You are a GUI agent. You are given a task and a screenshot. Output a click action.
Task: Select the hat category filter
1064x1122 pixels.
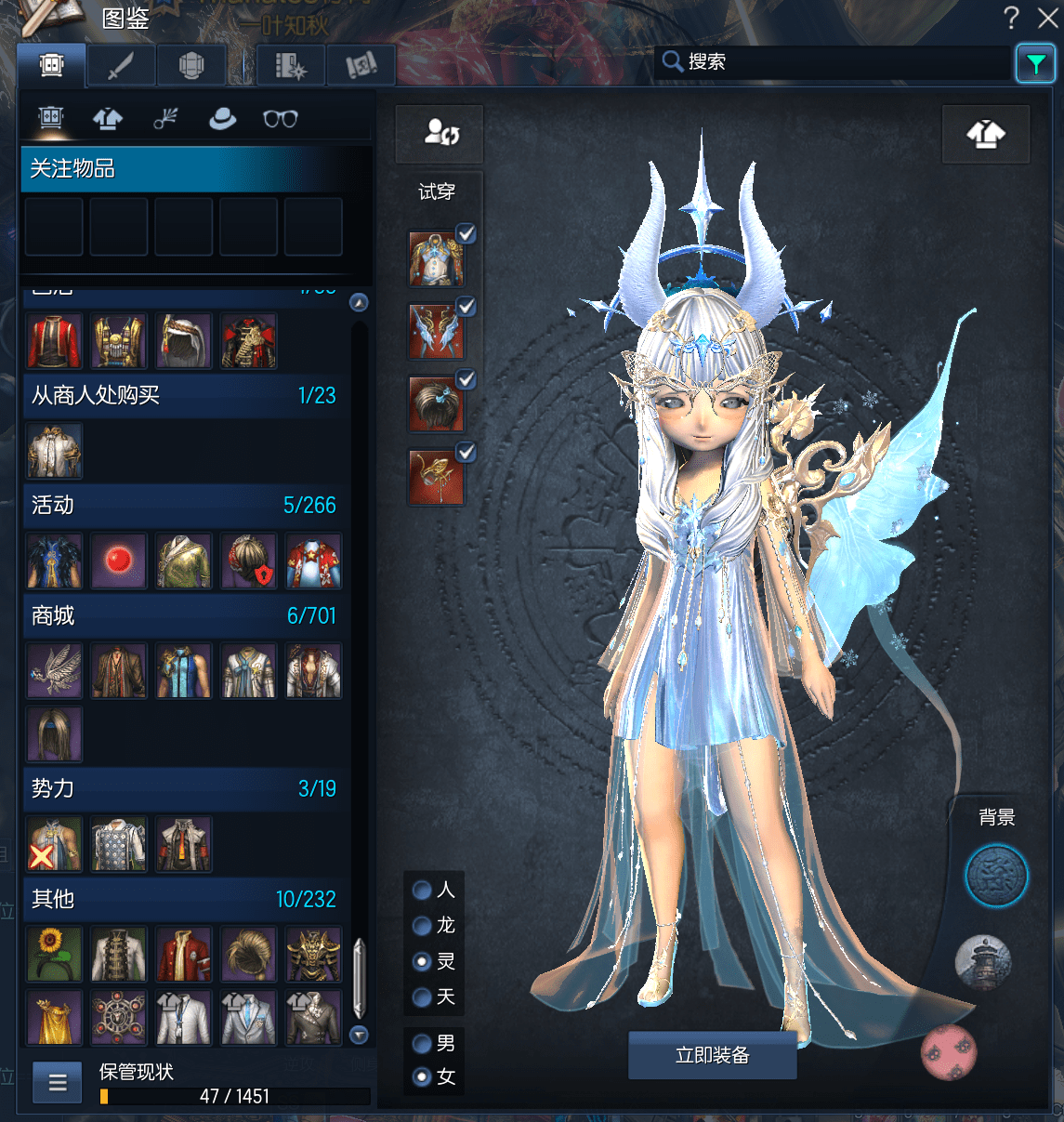tap(222, 119)
